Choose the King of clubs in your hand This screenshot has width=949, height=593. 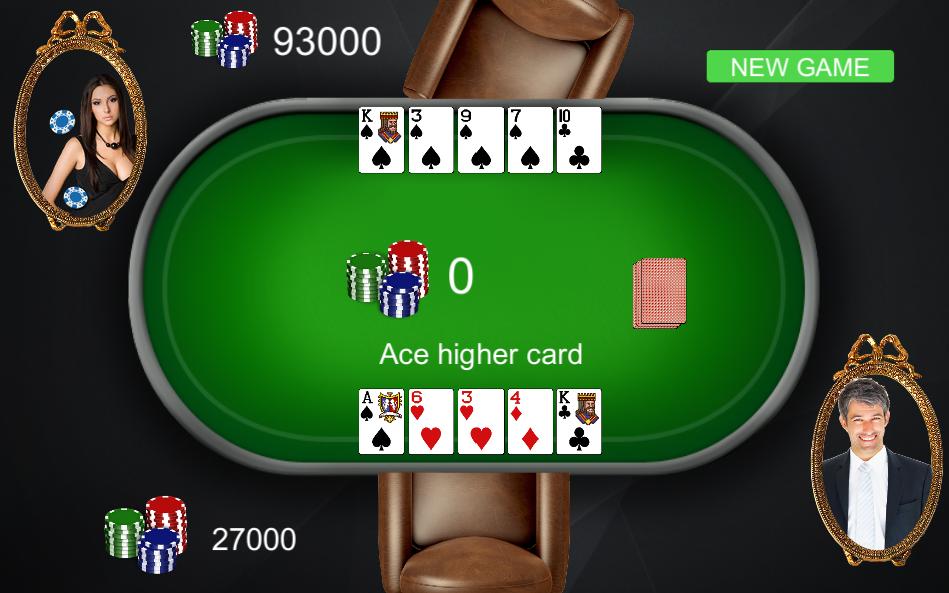tap(579, 421)
